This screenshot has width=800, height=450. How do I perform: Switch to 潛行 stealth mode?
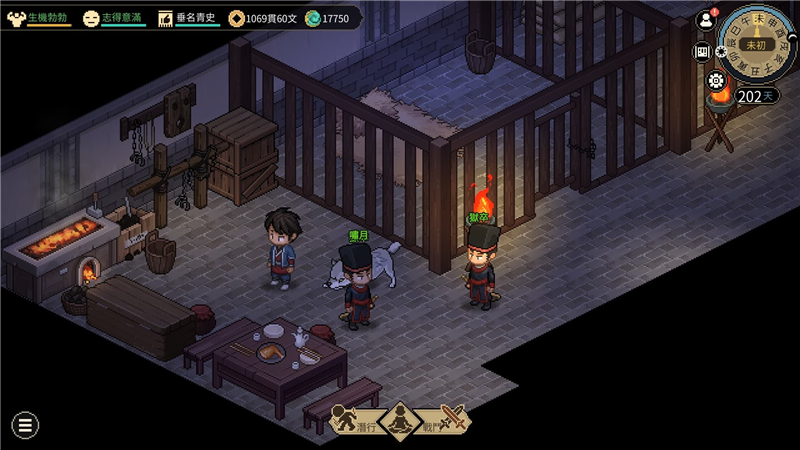click(355, 421)
